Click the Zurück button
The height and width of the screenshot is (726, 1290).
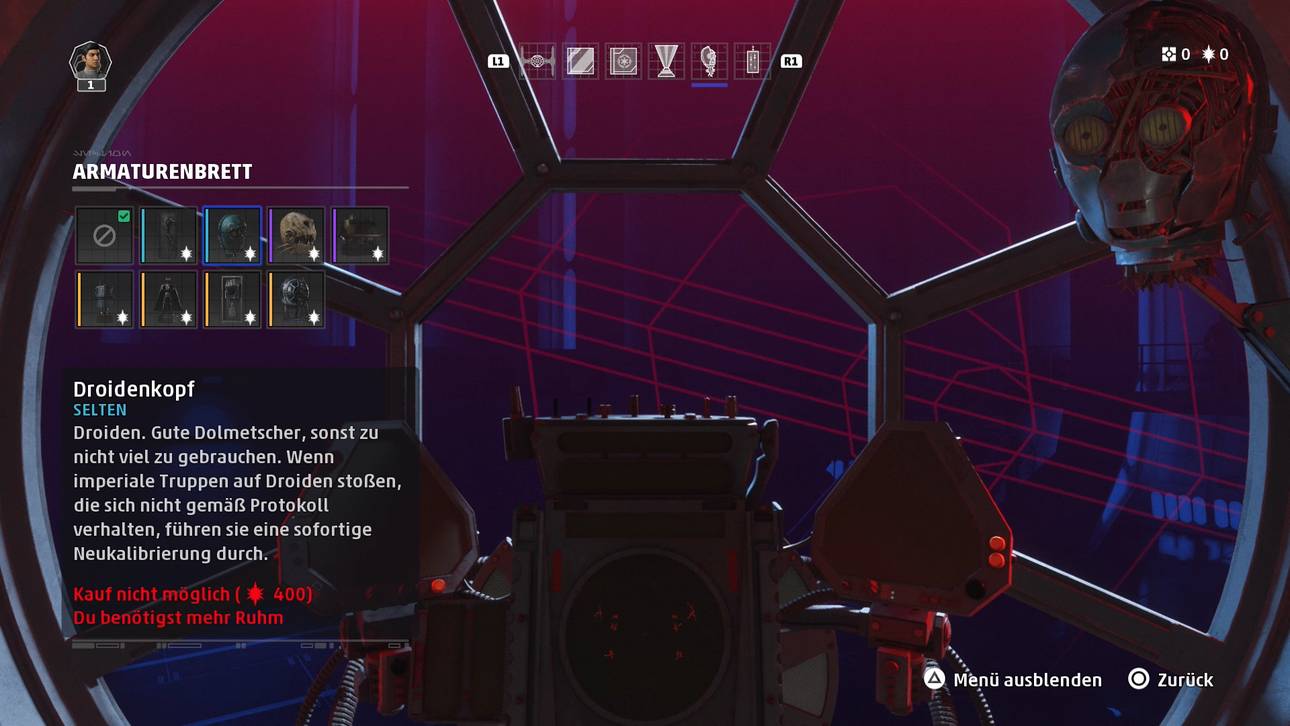coord(1185,680)
